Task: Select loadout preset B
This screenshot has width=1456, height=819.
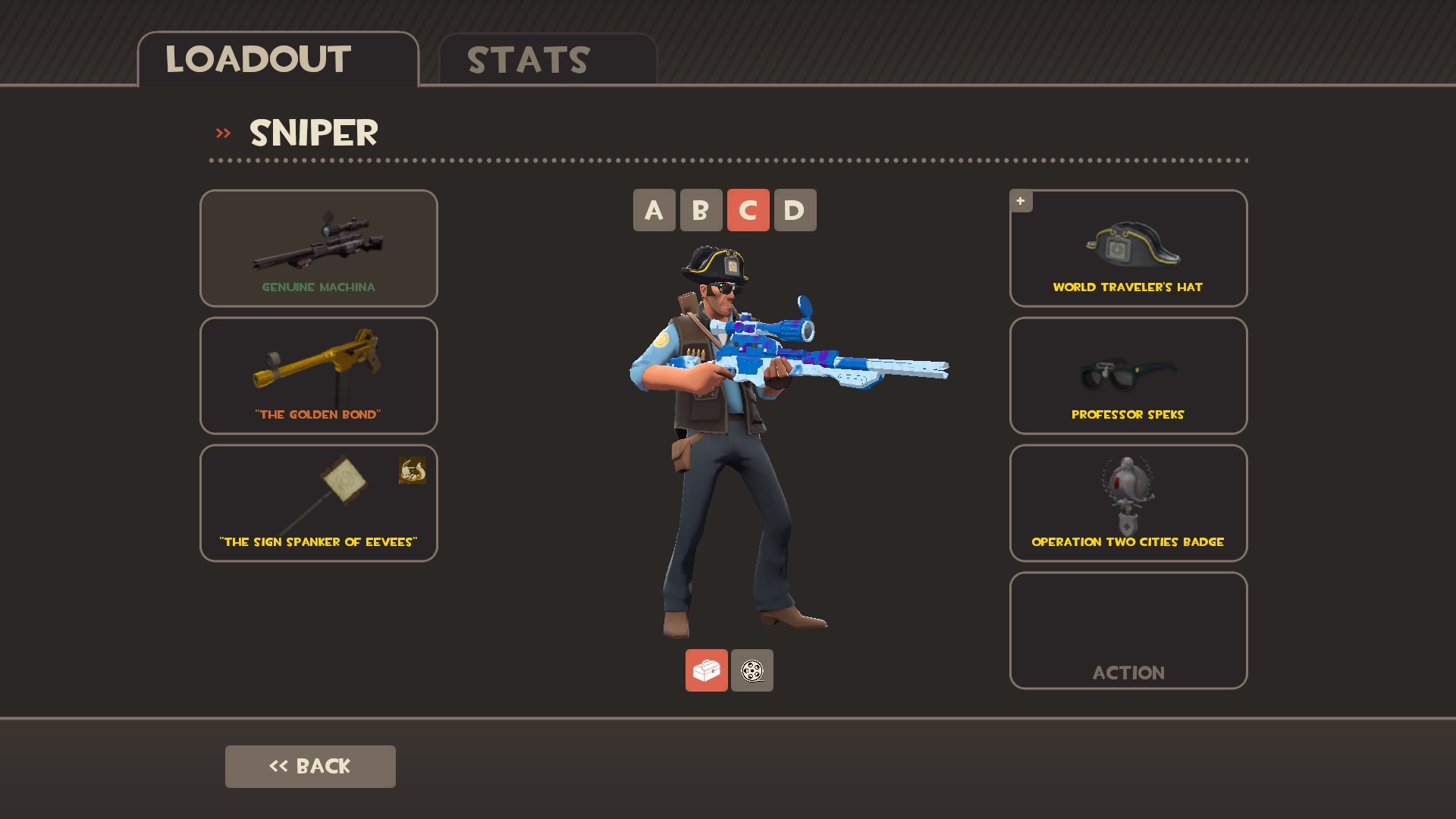Action: (700, 210)
